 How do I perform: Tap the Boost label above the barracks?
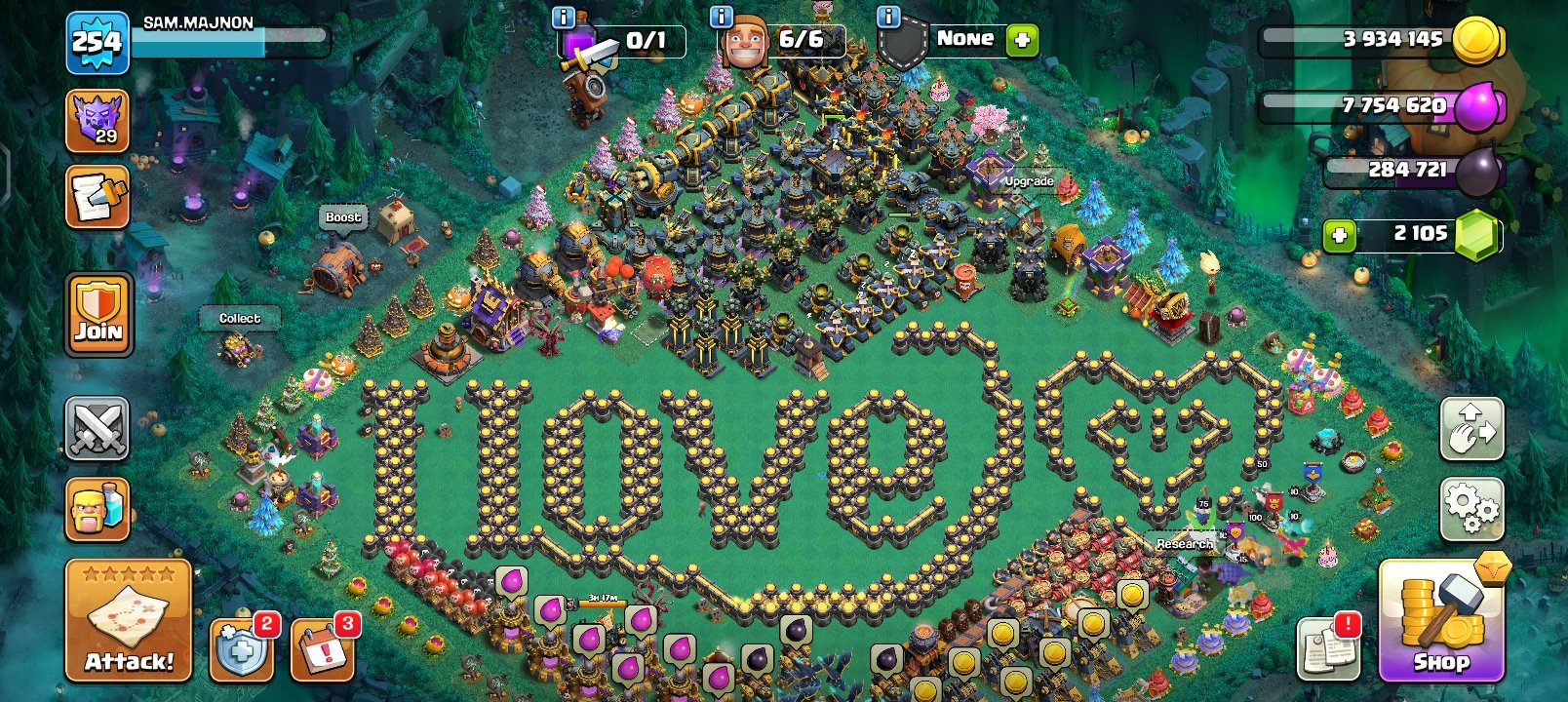pyautogui.click(x=343, y=218)
